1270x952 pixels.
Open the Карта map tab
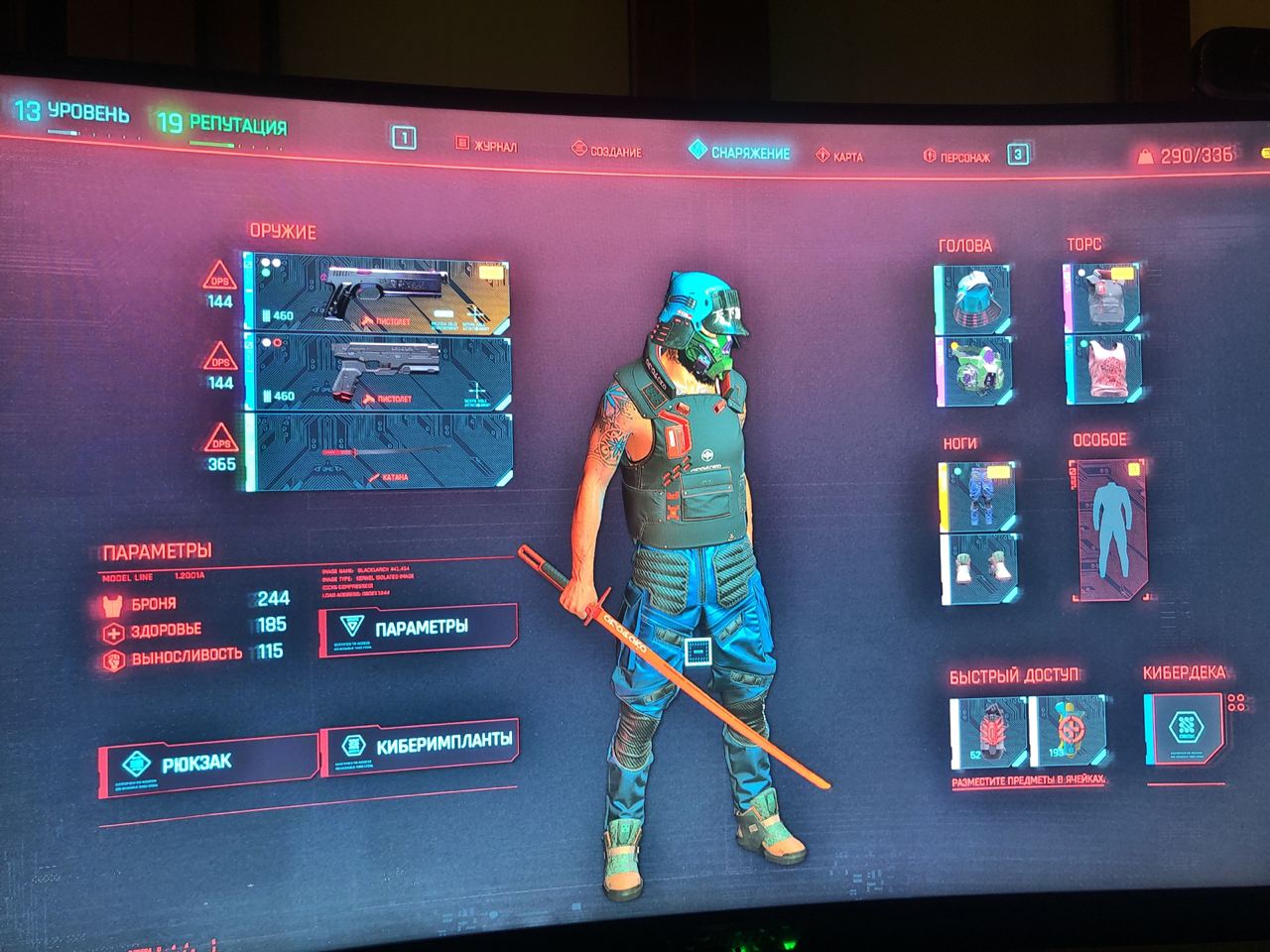pyautogui.click(x=839, y=157)
